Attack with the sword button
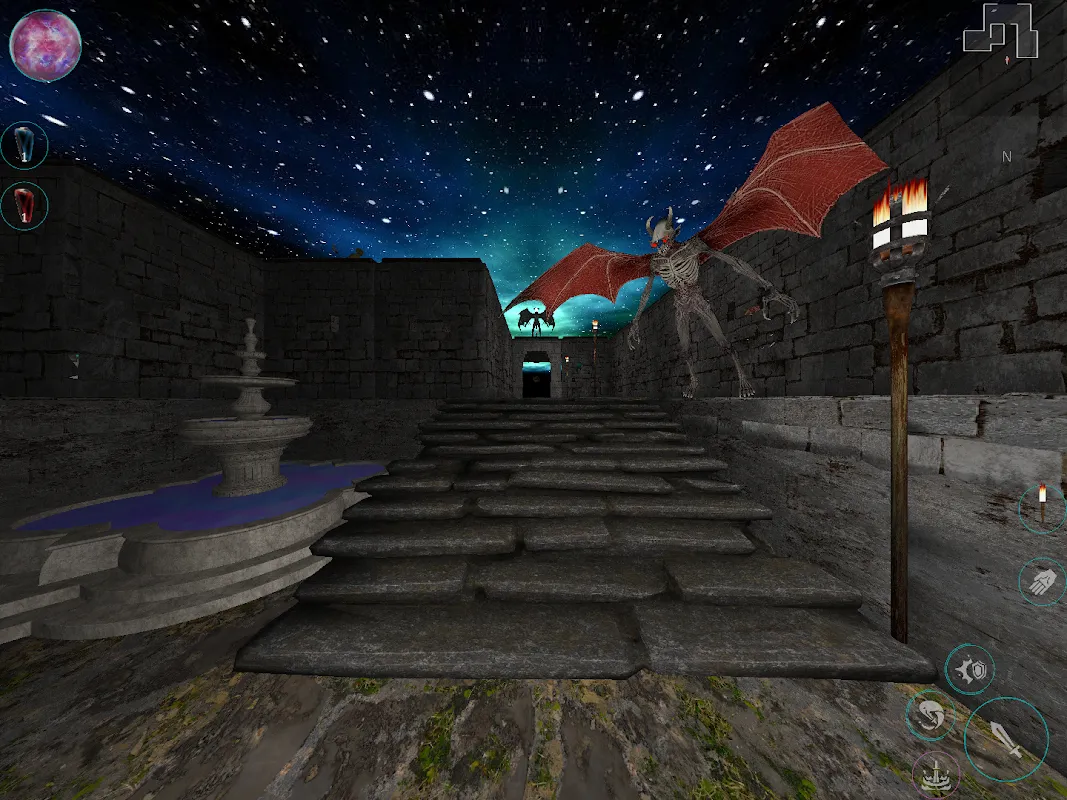The width and height of the screenshot is (1067, 800). 1006,739
